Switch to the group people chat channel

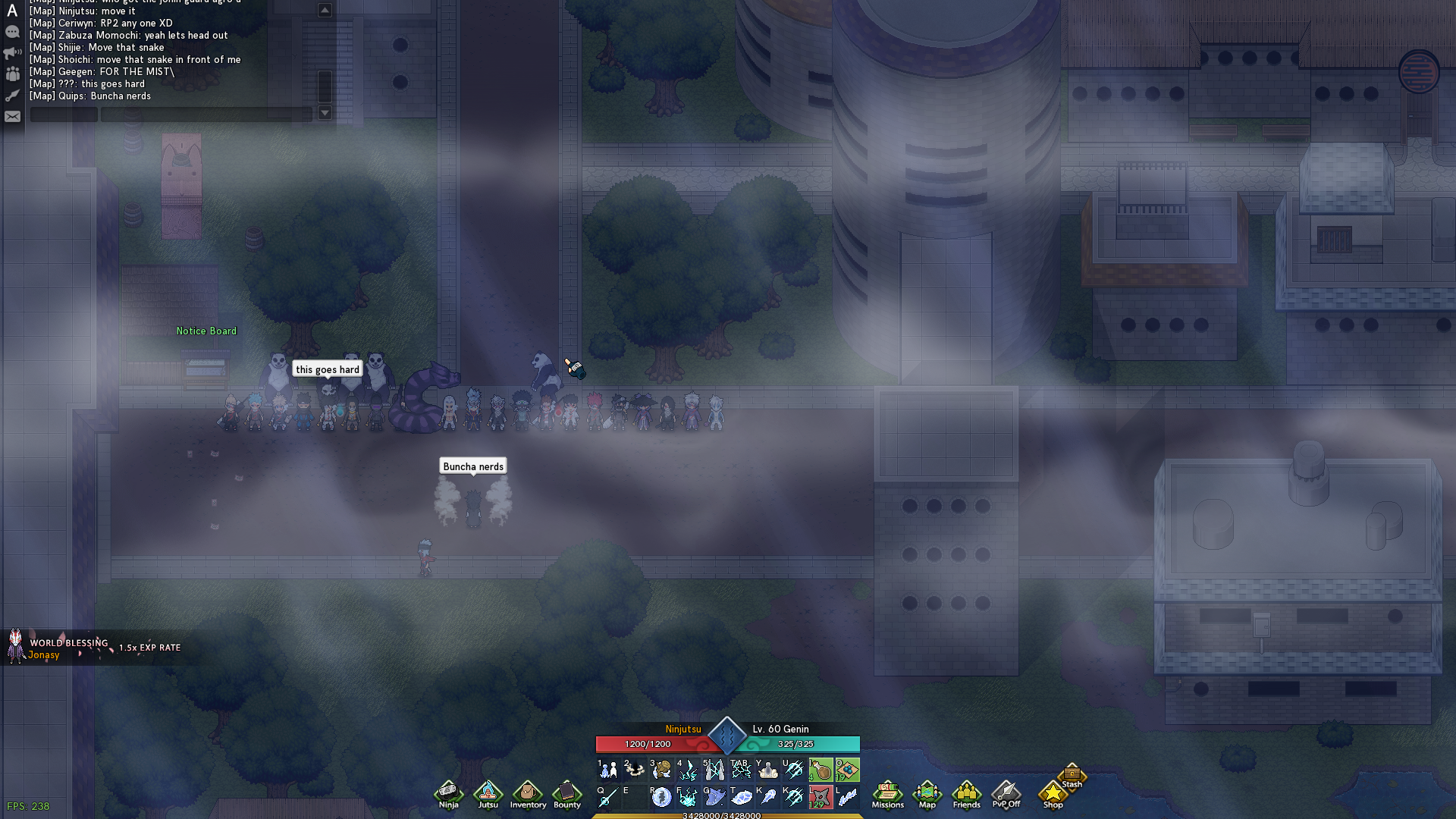click(12, 74)
